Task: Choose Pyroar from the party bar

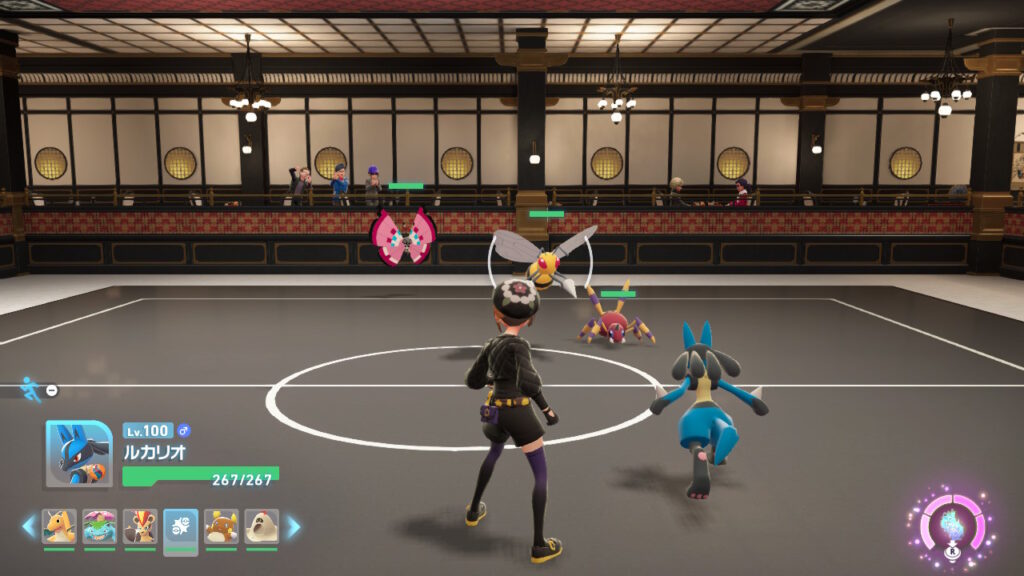Action: (140, 526)
